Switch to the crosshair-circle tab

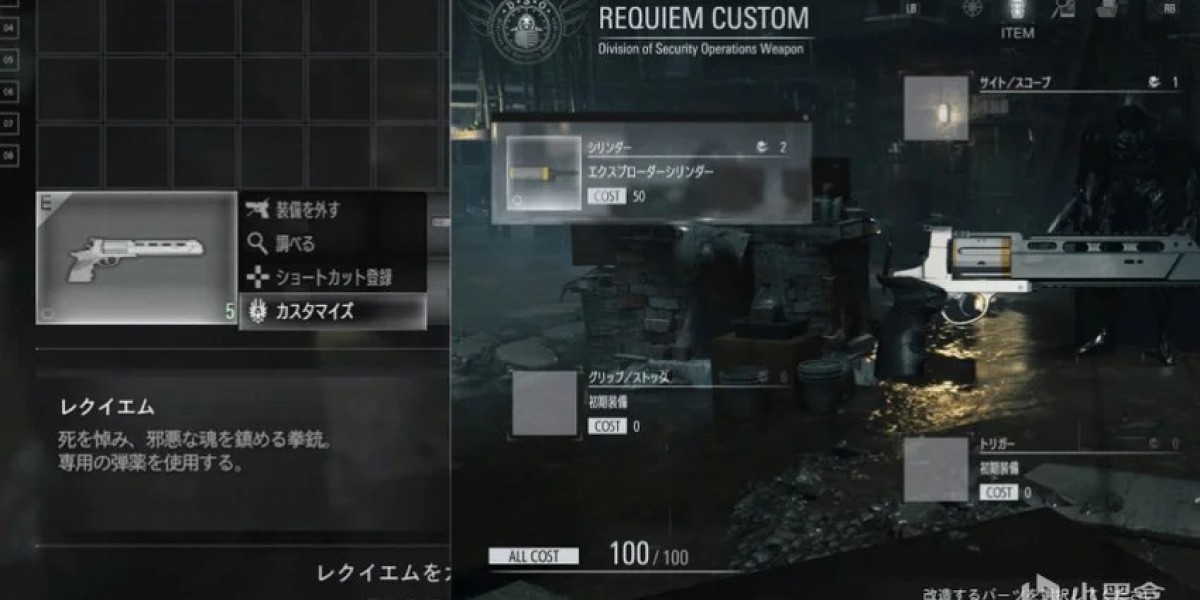(968, 8)
